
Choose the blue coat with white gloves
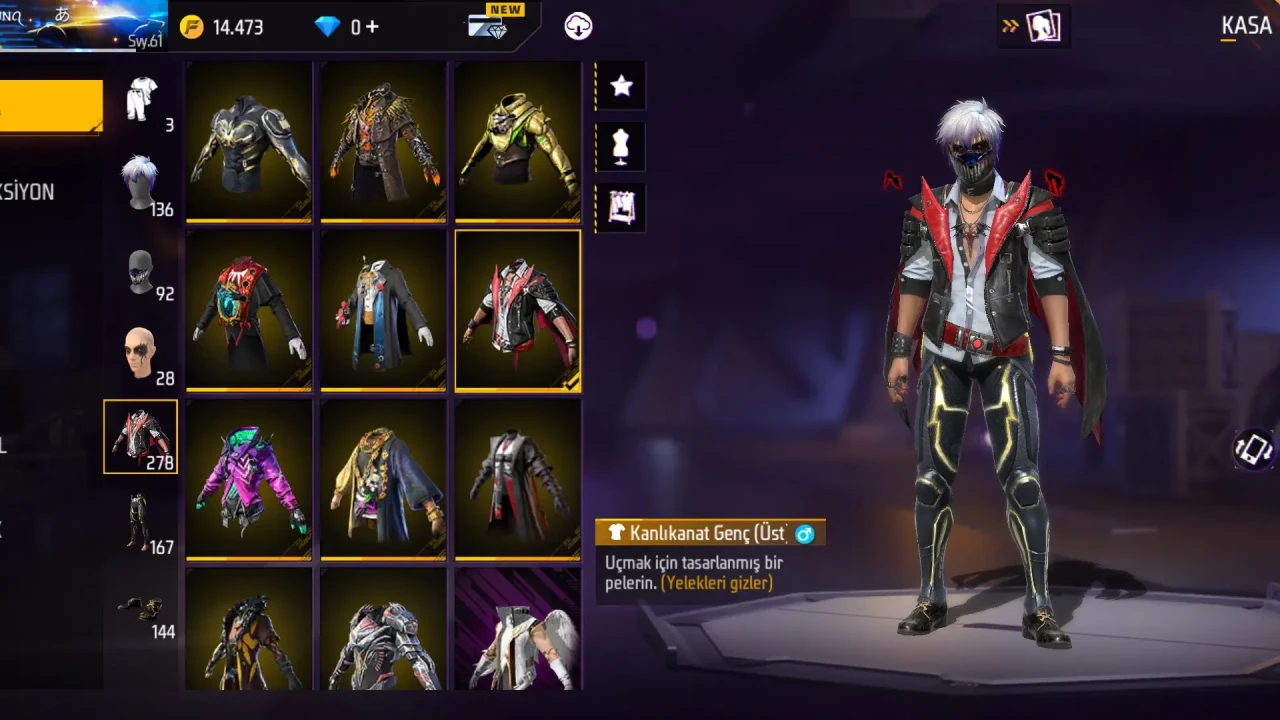coord(383,311)
